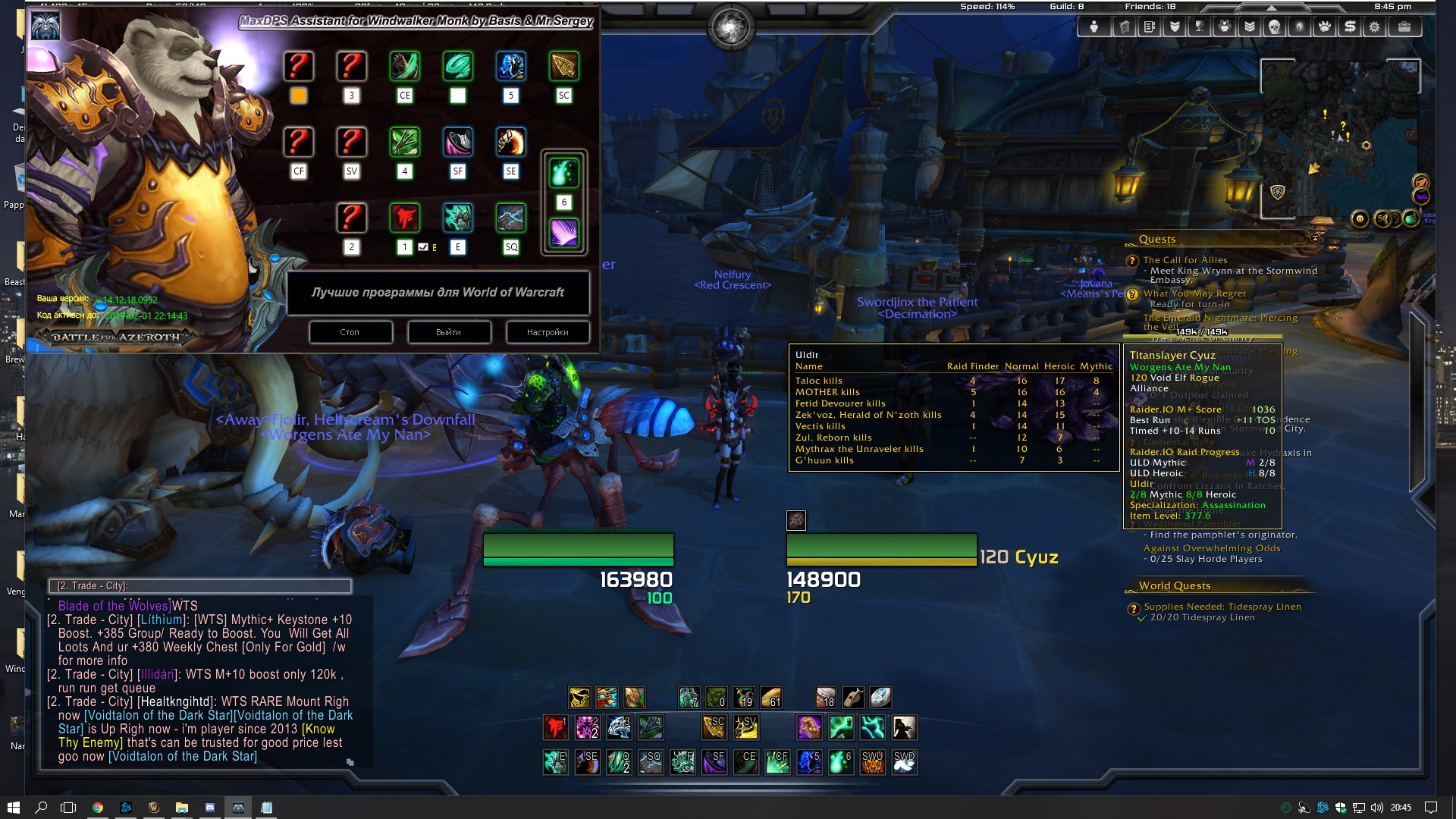Use the yellow ability bound to SV

(745, 728)
